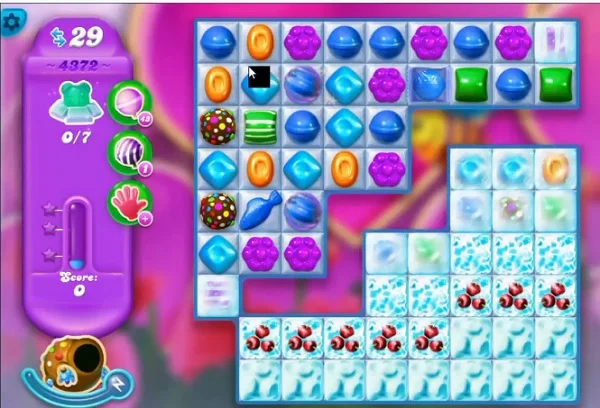Open the settings gear menu
This screenshot has width=600, height=408.
point(12,19)
